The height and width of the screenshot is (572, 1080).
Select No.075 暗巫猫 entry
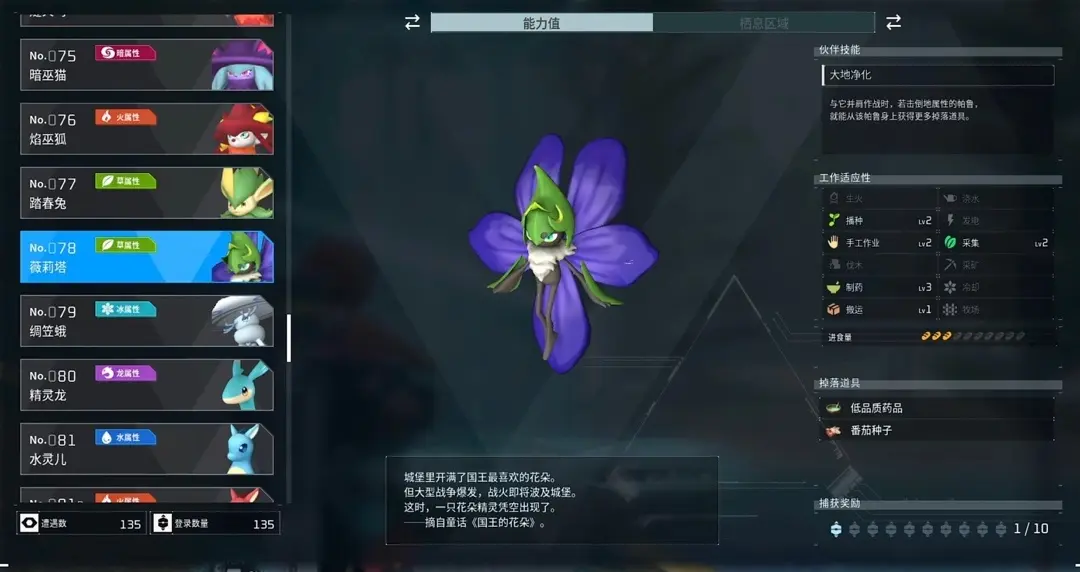pos(146,65)
